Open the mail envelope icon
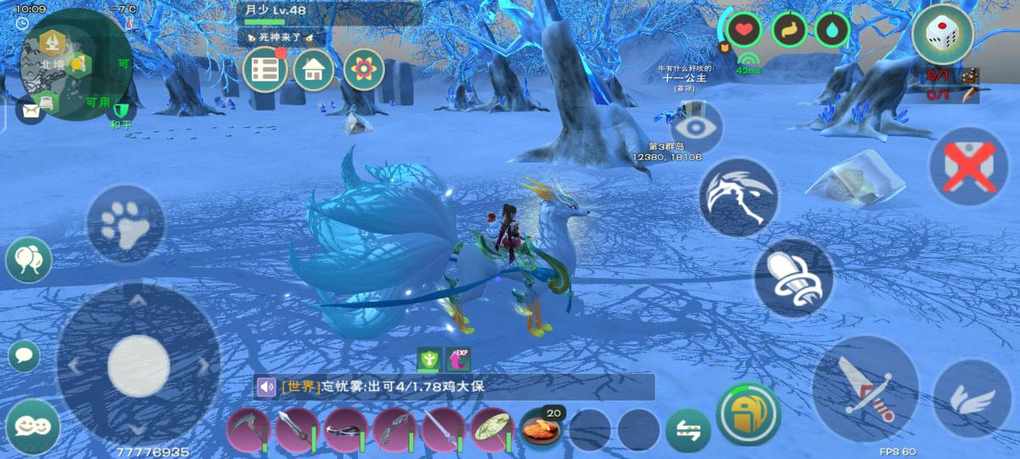 tap(31, 109)
